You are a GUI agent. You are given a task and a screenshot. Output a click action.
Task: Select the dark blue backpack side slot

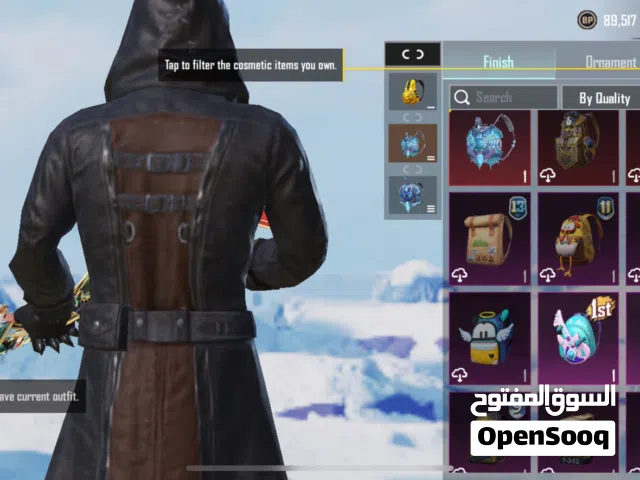point(413,196)
